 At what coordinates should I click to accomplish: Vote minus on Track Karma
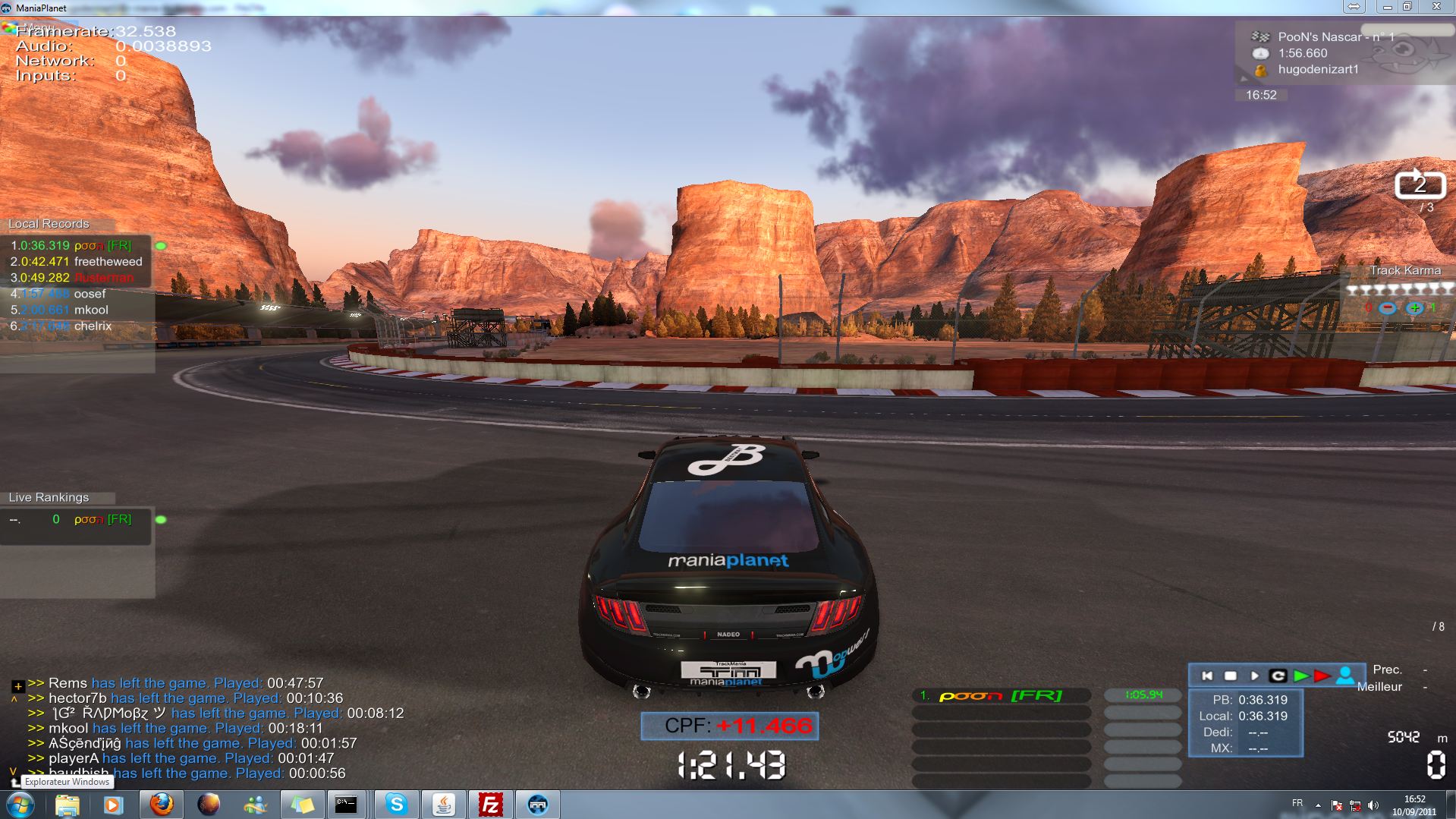tap(1387, 308)
